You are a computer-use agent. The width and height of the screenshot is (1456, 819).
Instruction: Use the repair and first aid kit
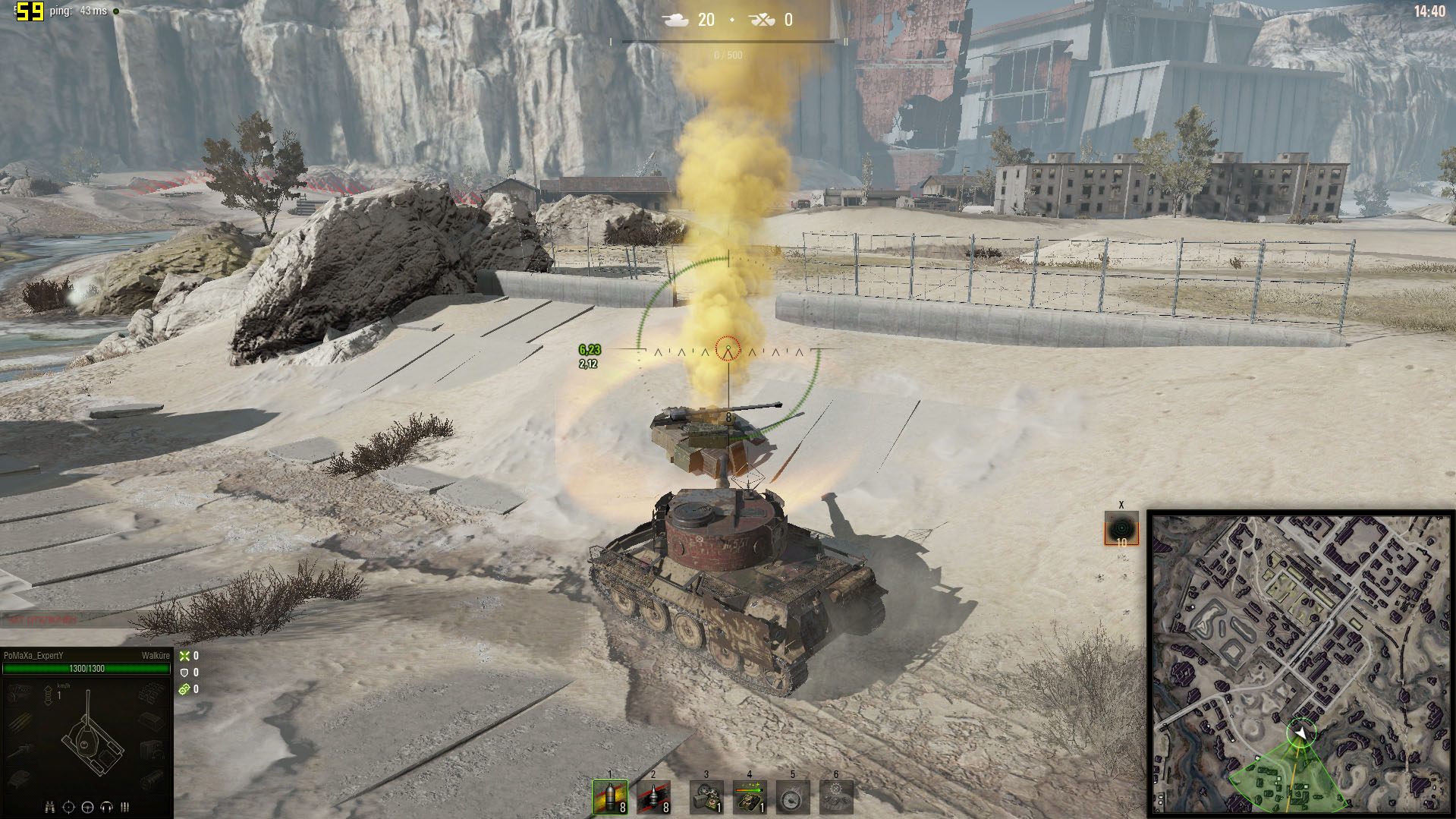706,797
